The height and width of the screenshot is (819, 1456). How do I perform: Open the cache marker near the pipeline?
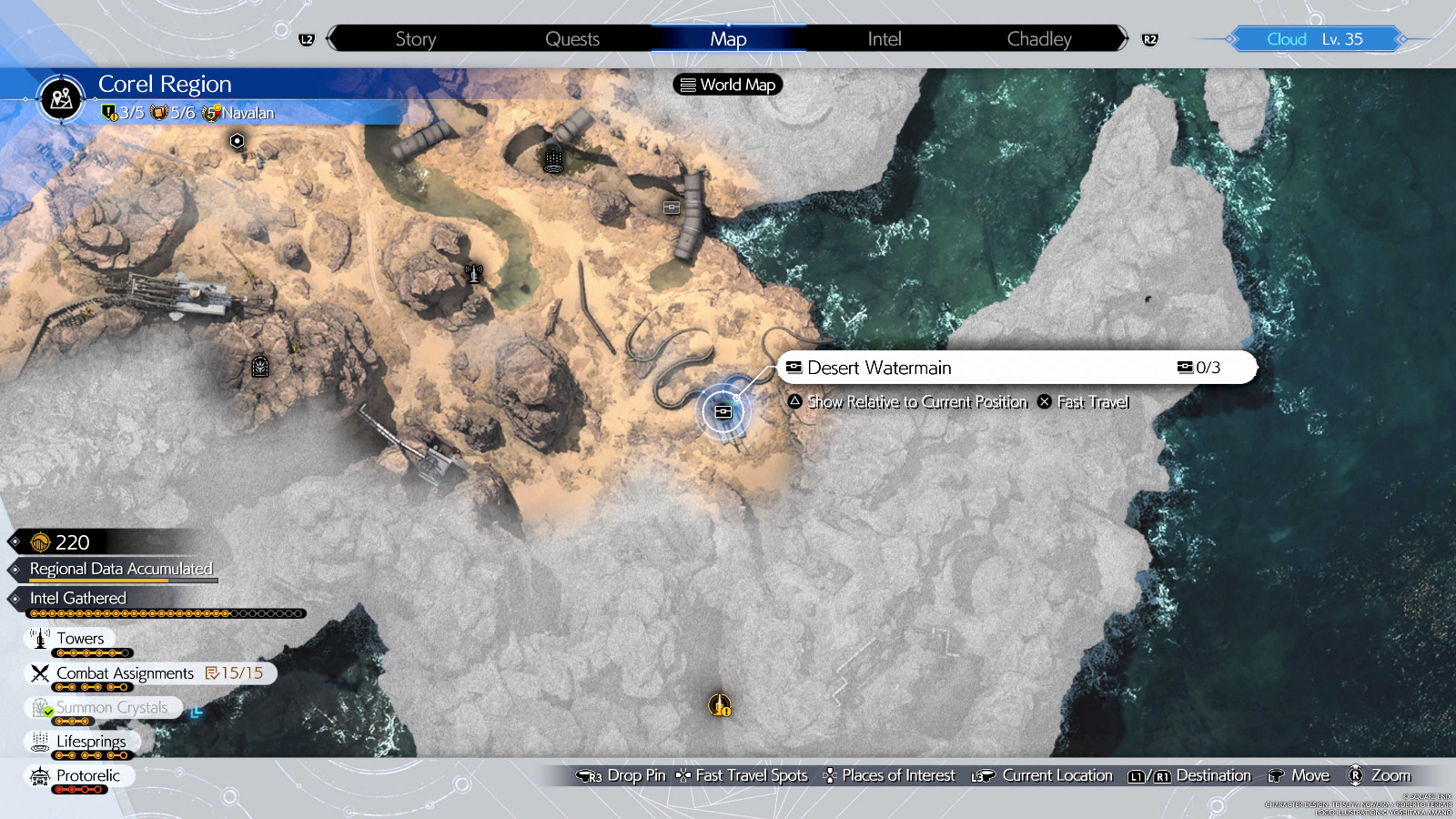coord(671,207)
